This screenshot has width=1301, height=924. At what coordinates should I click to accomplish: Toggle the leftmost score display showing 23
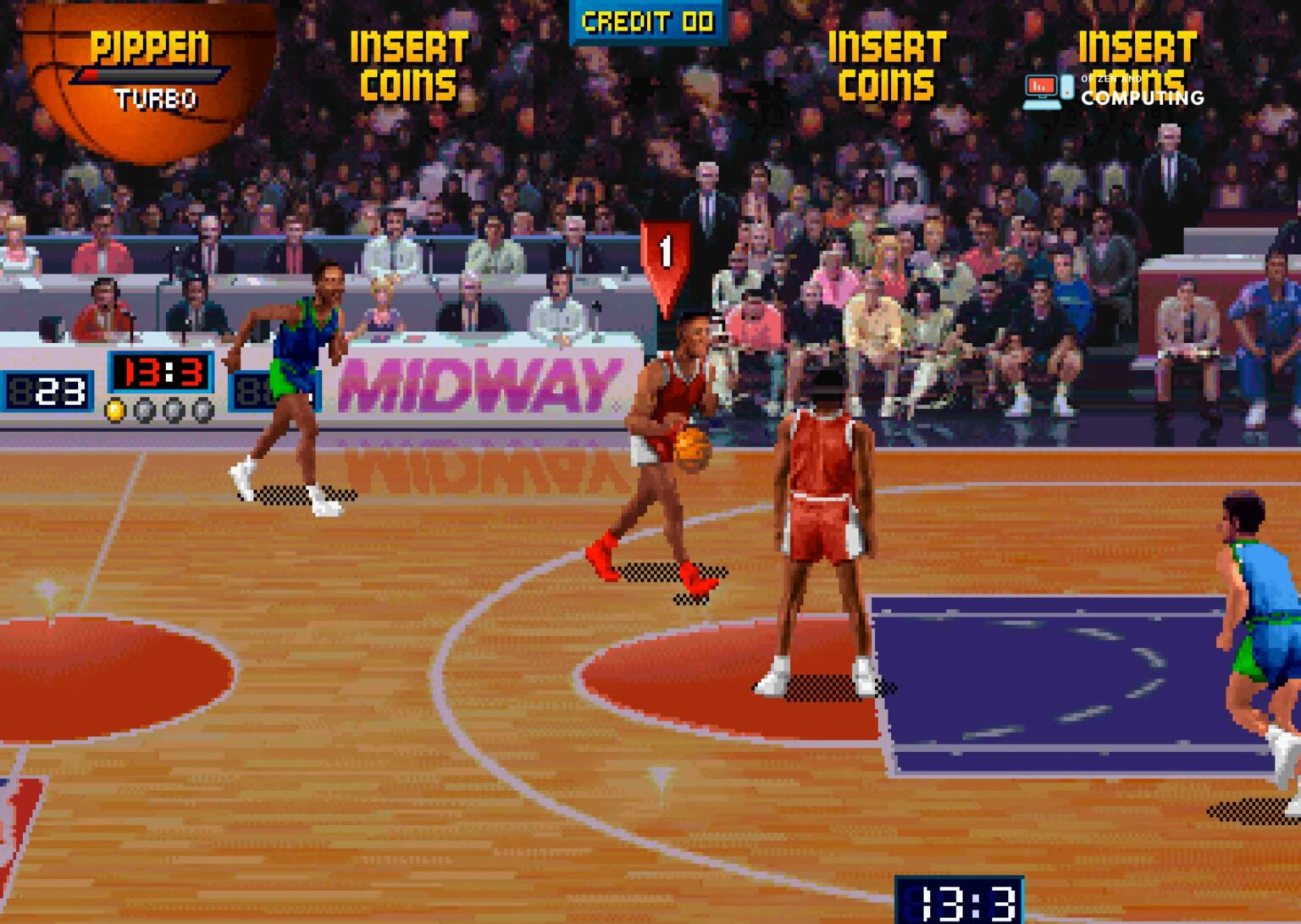coord(46,390)
